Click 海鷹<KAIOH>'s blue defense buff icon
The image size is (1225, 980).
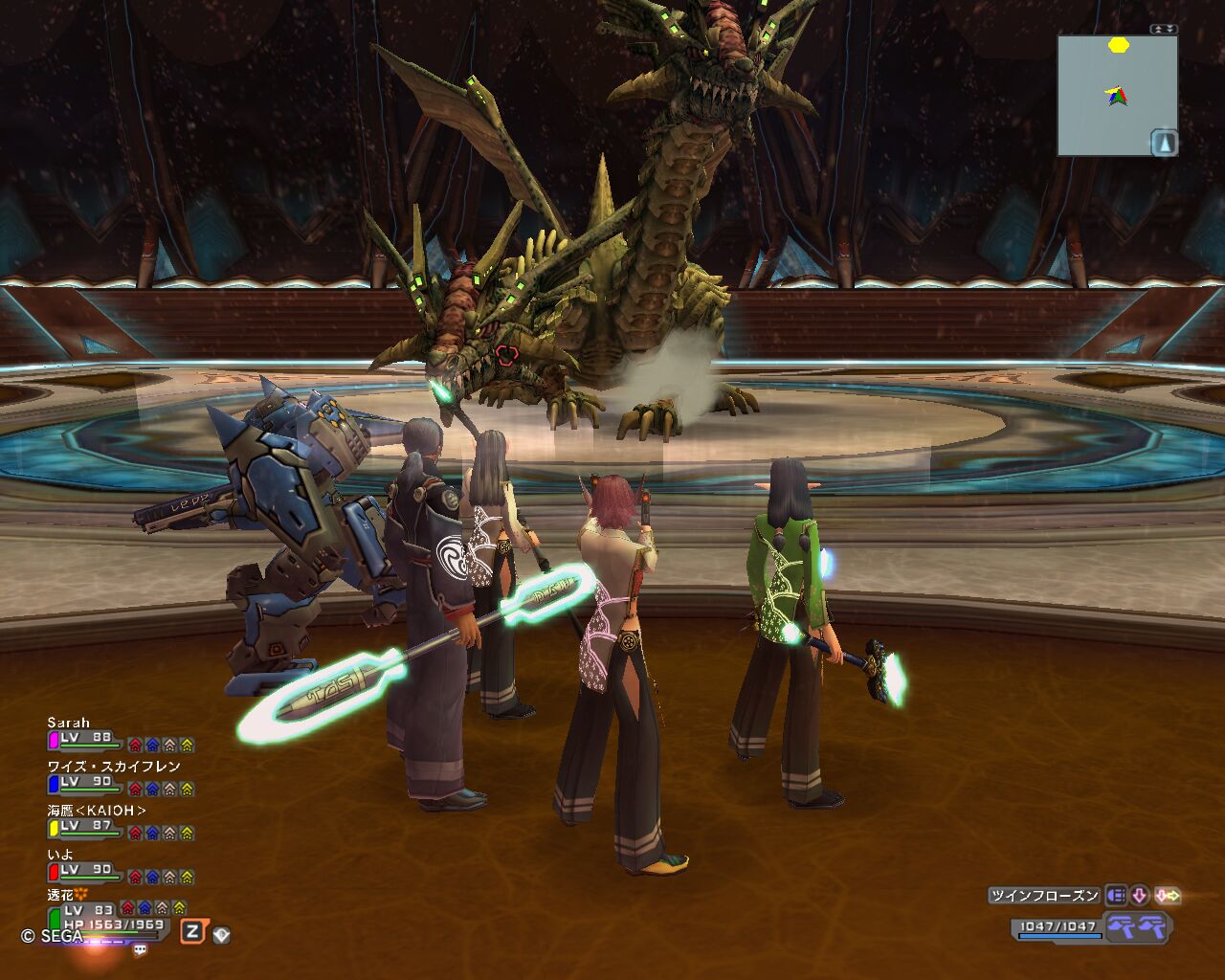point(152,833)
